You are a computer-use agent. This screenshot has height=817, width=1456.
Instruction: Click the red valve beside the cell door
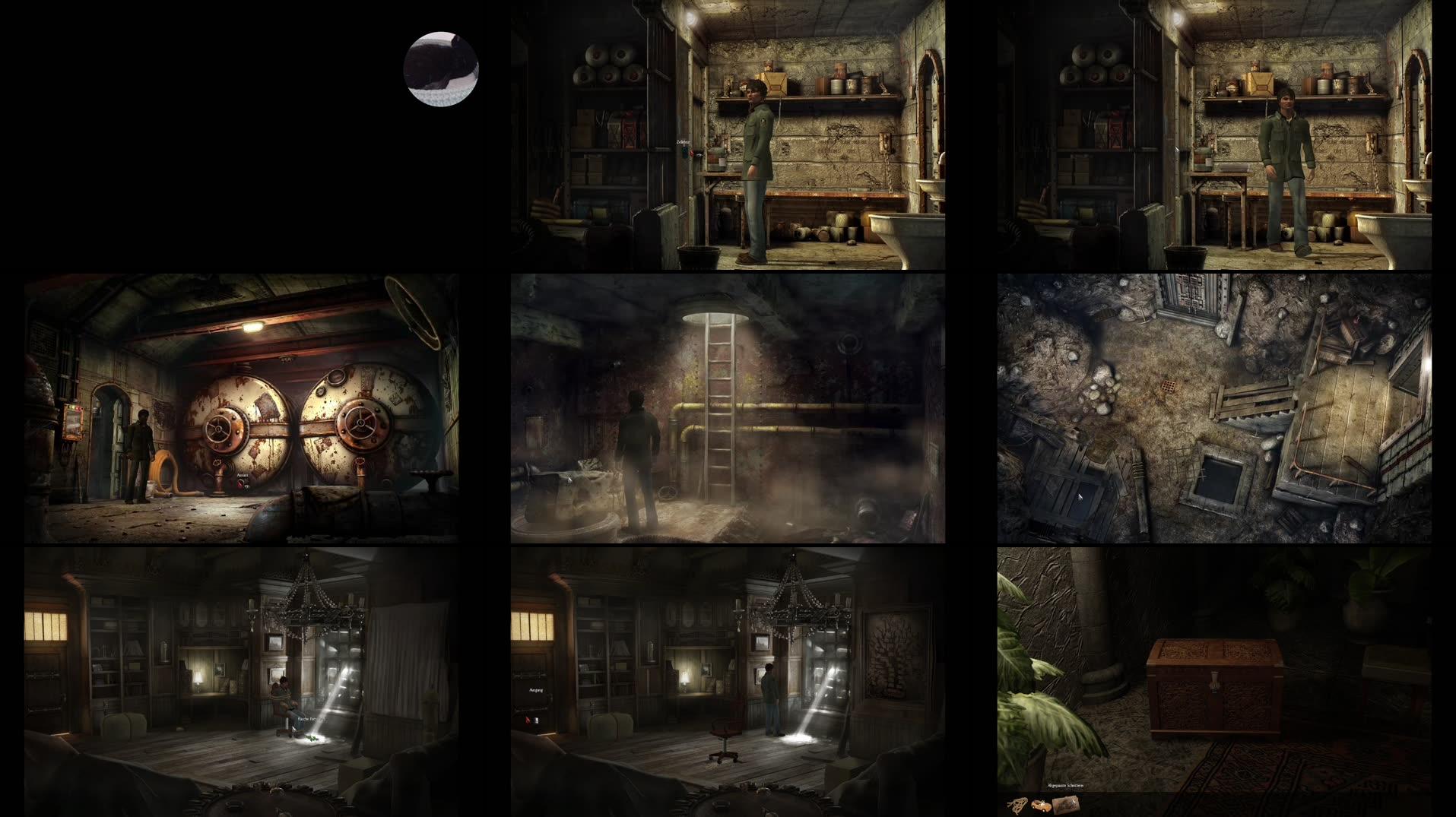click(x=691, y=154)
